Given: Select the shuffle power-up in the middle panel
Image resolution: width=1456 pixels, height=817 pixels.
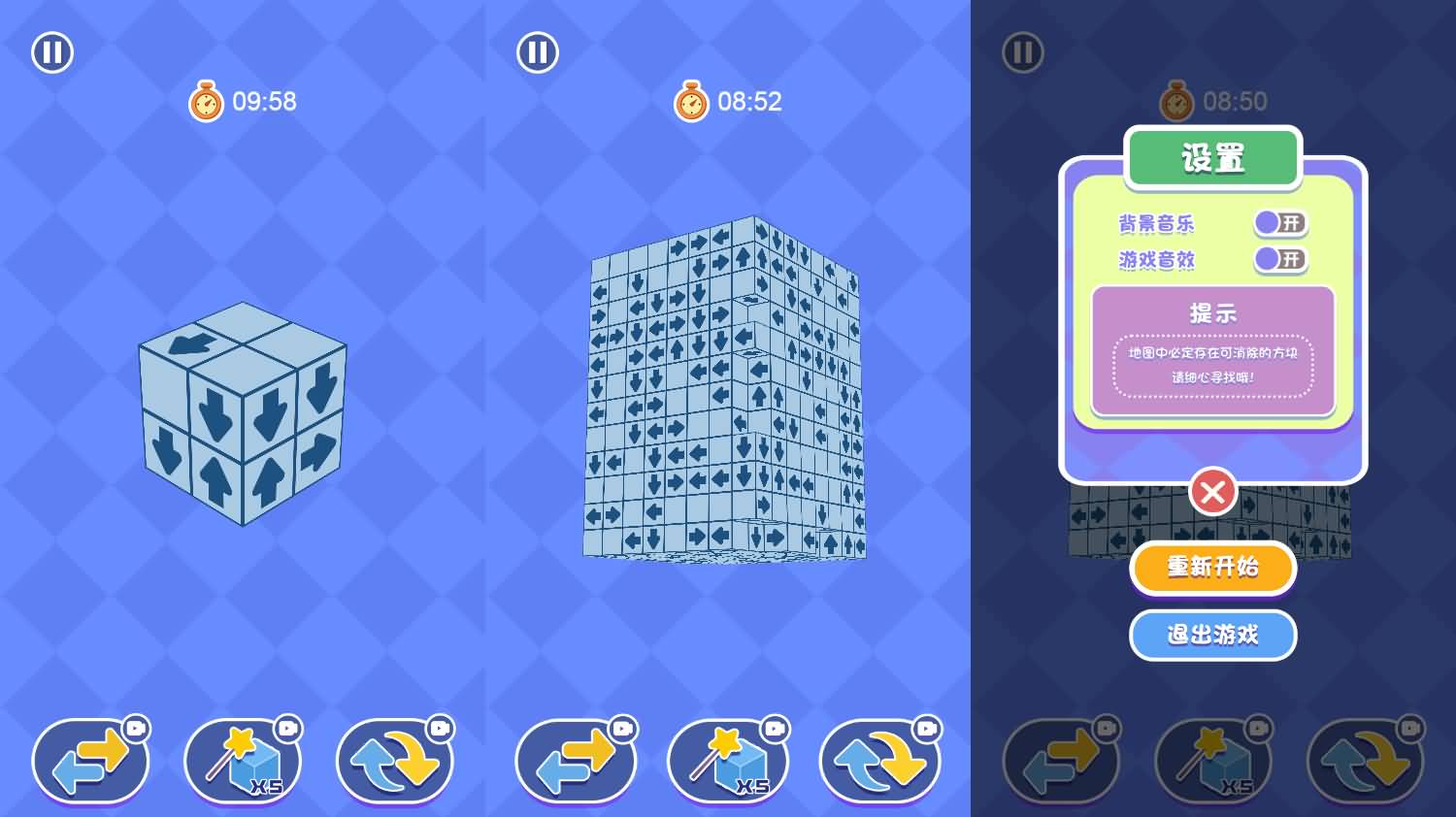Looking at the screenshot, I should coord(879,761).
